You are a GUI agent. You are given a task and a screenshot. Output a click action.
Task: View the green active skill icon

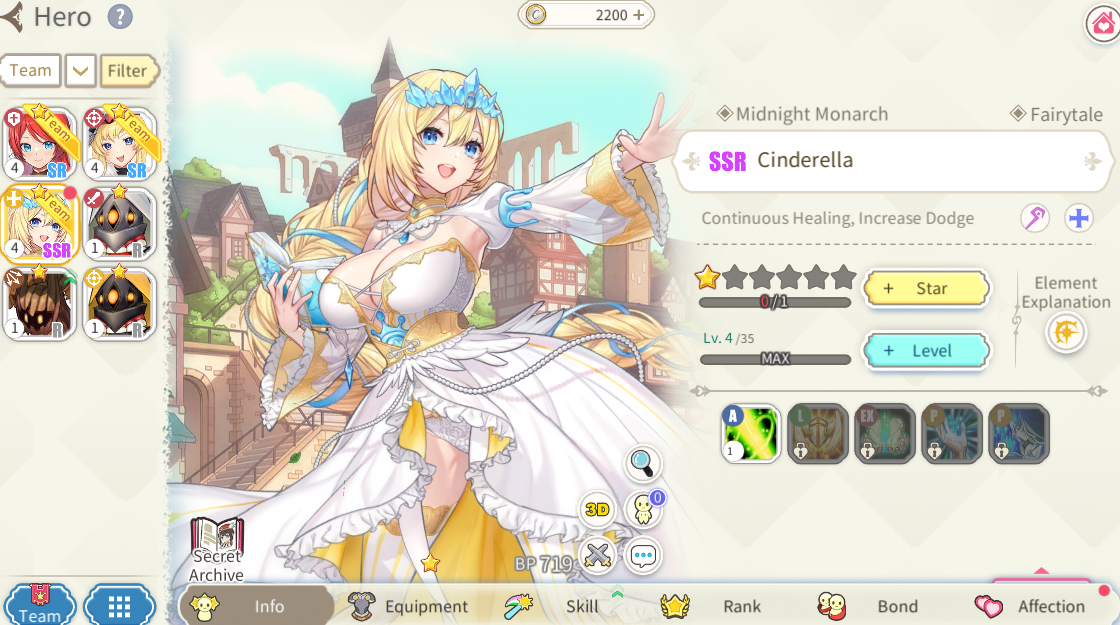tap(751, 434)
